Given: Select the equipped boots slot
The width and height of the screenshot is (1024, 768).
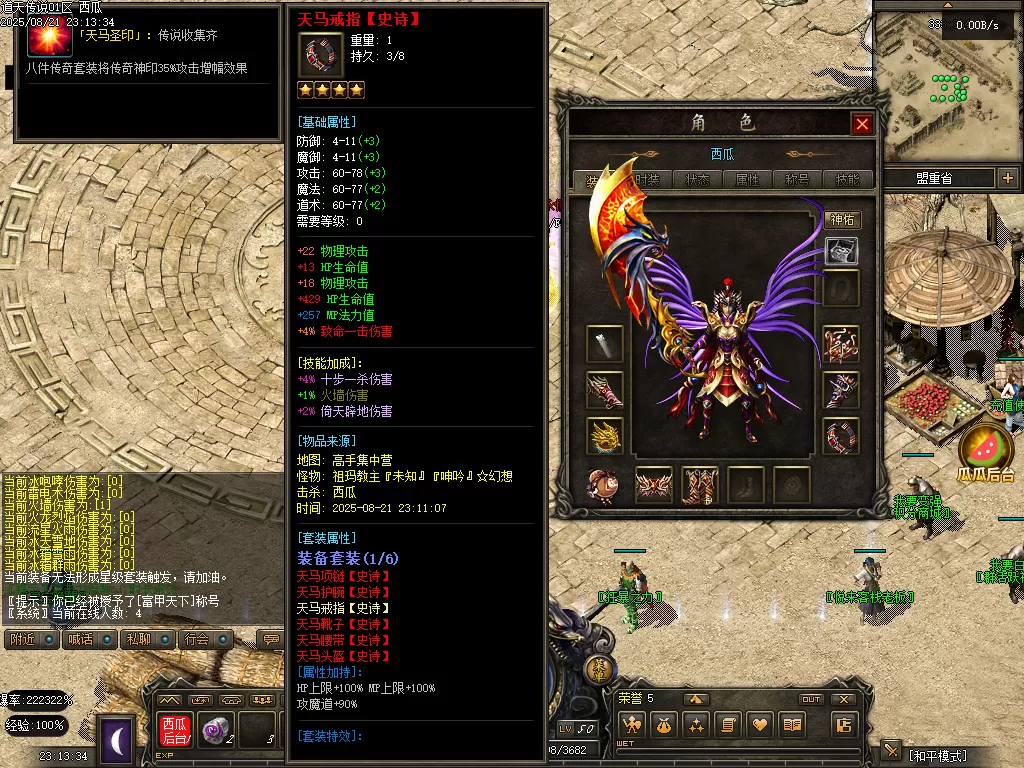Looking at the screenshot, I should tap(700, 485).
